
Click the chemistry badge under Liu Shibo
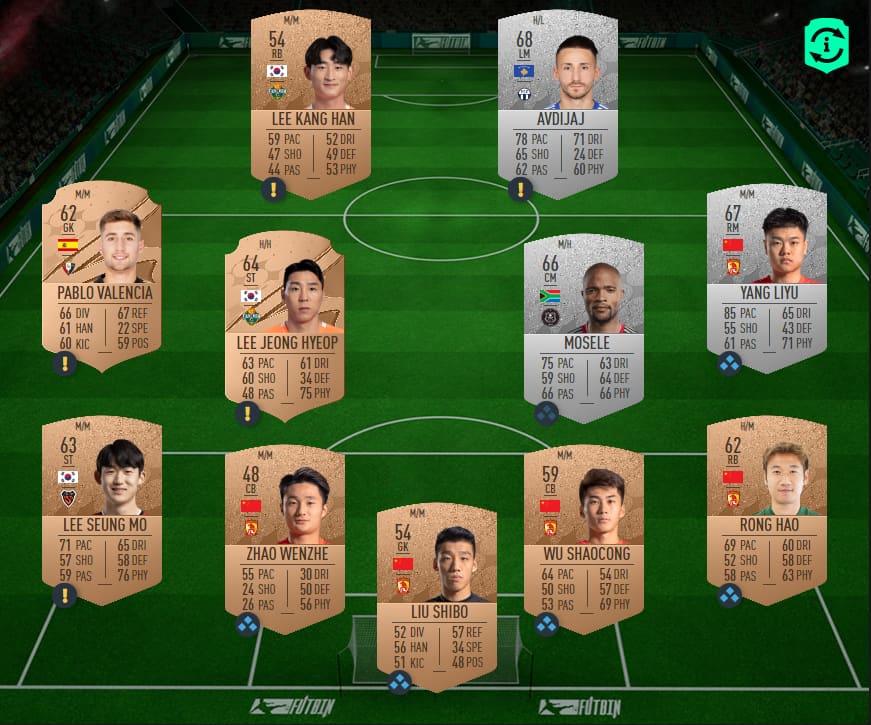[400, 683]
